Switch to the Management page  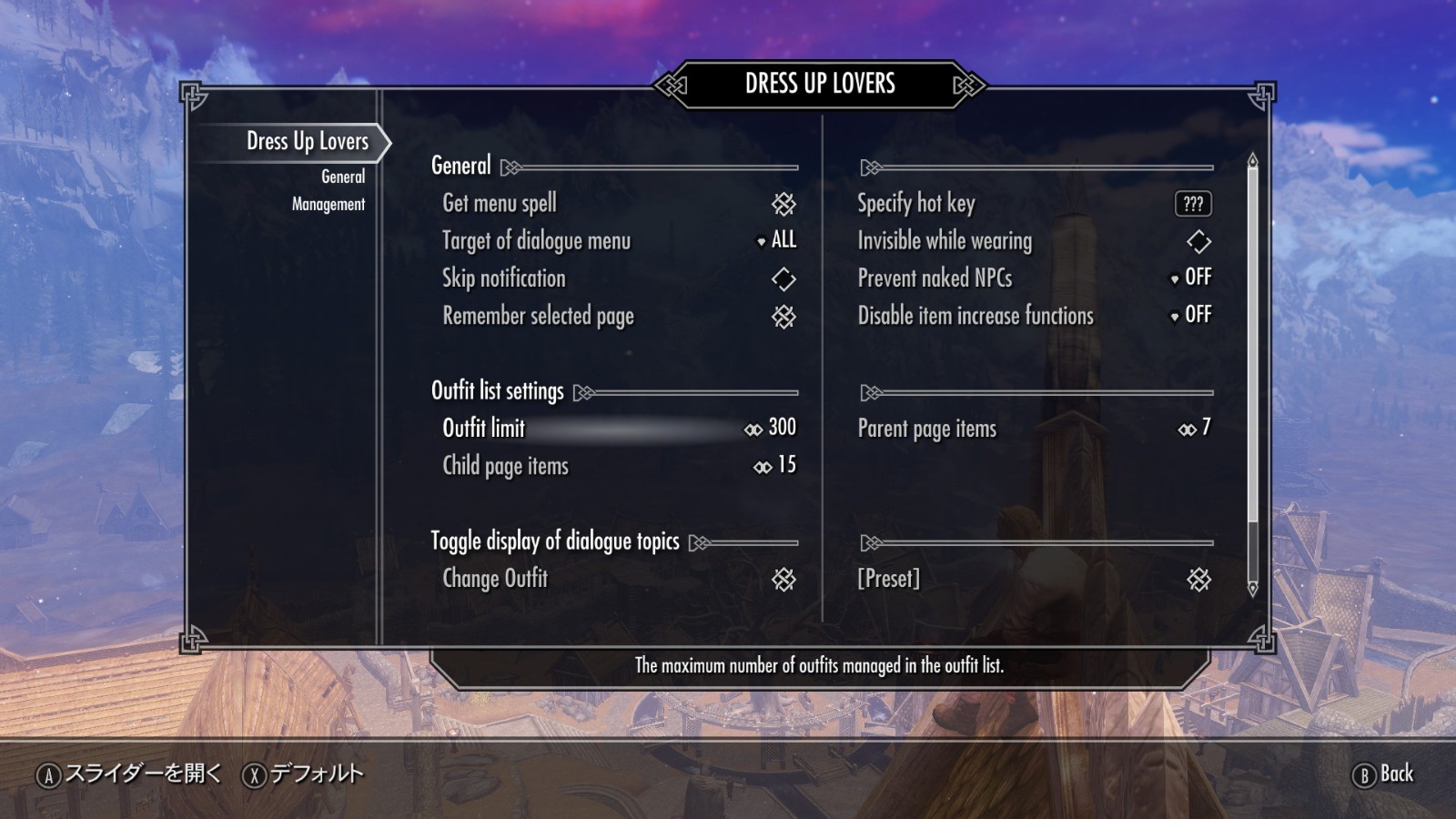click(x=328, y=204)
